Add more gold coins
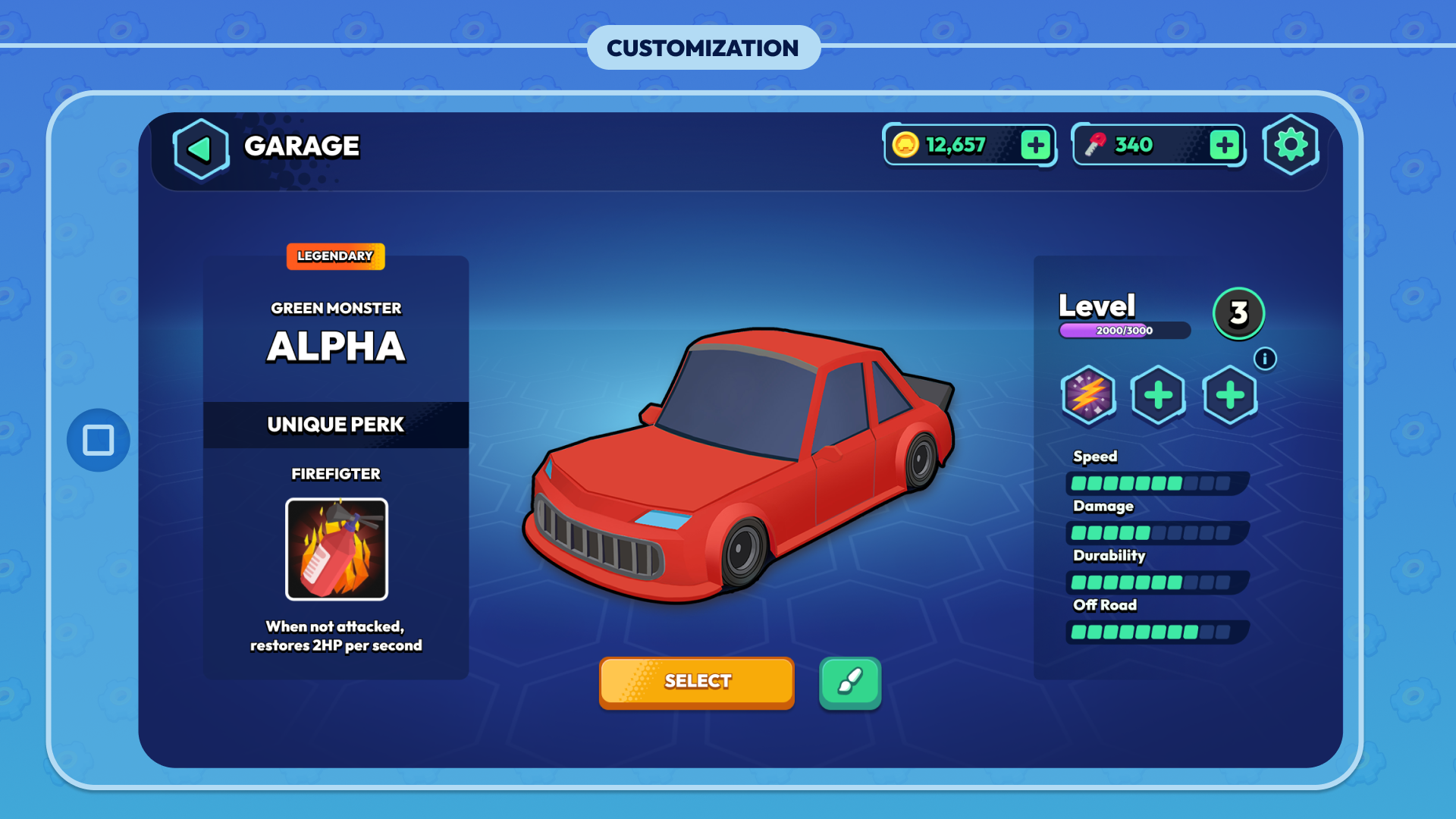Screen dimensions: 1456x819 click(x=1035, y=145)
